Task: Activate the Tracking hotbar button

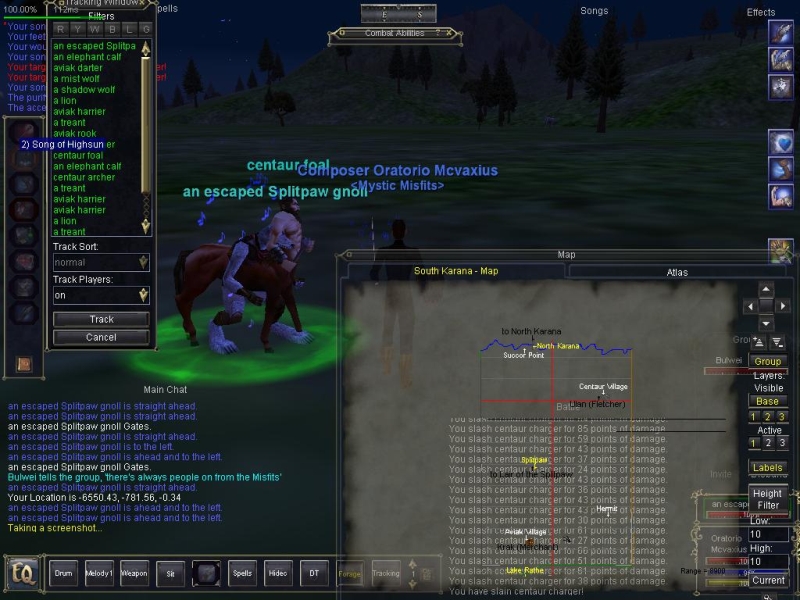Action: click(386, 574)
